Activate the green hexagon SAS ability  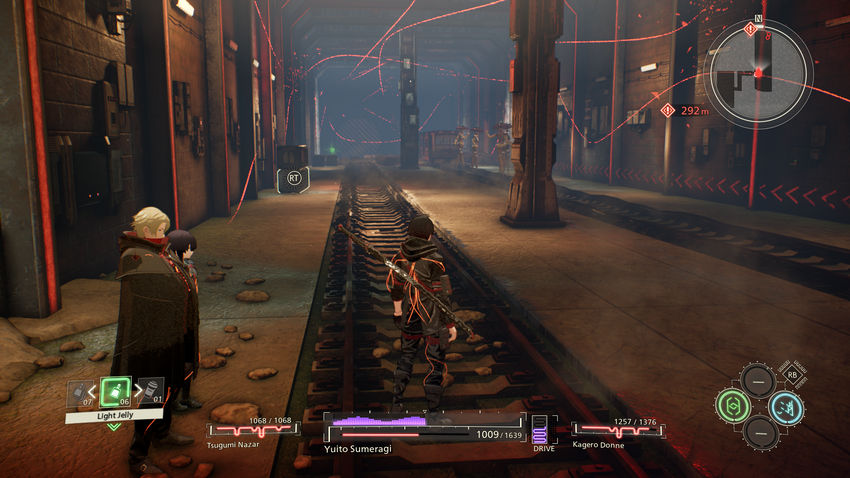point(731,406)
